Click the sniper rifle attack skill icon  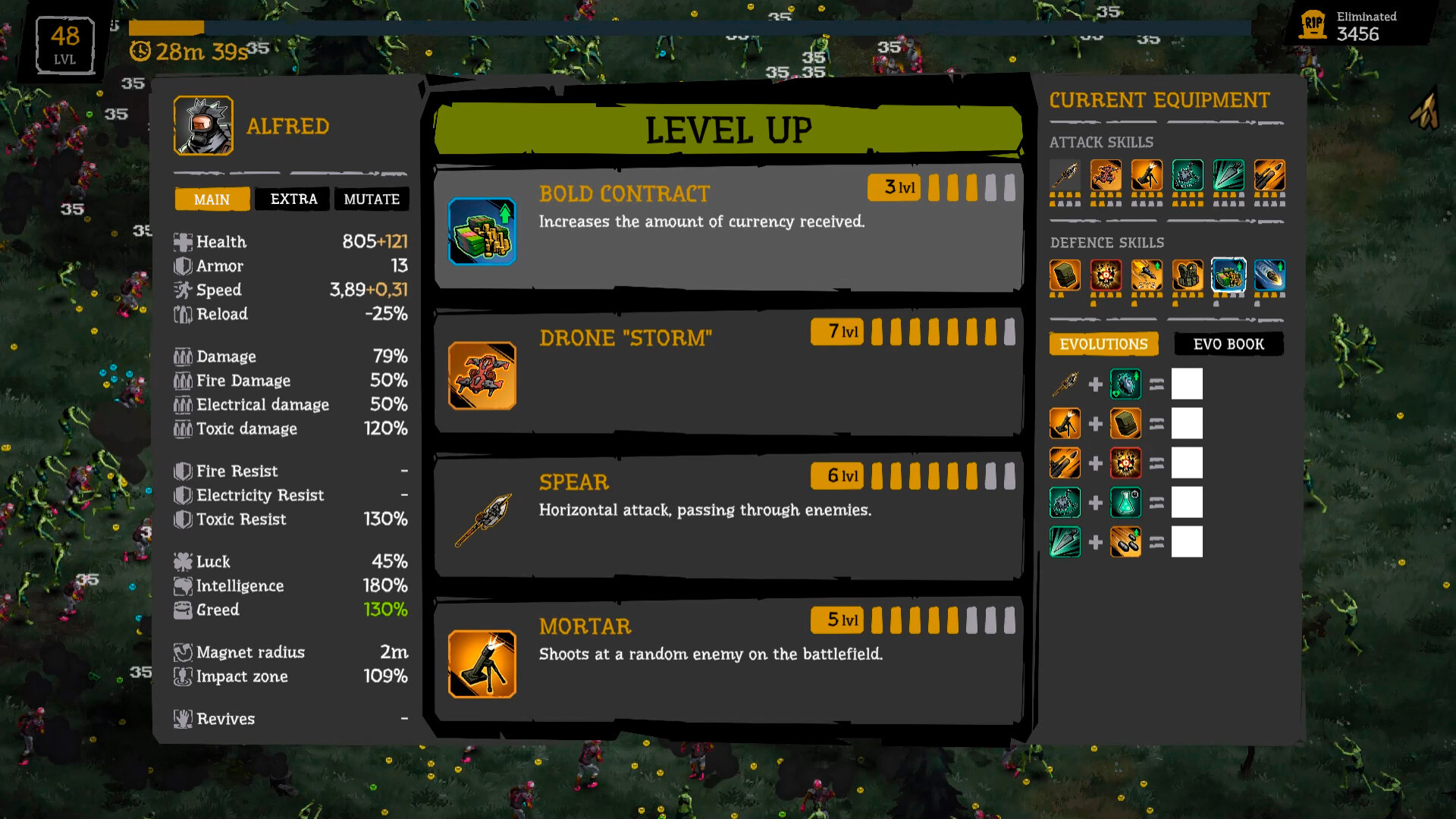pos(1270,174)
